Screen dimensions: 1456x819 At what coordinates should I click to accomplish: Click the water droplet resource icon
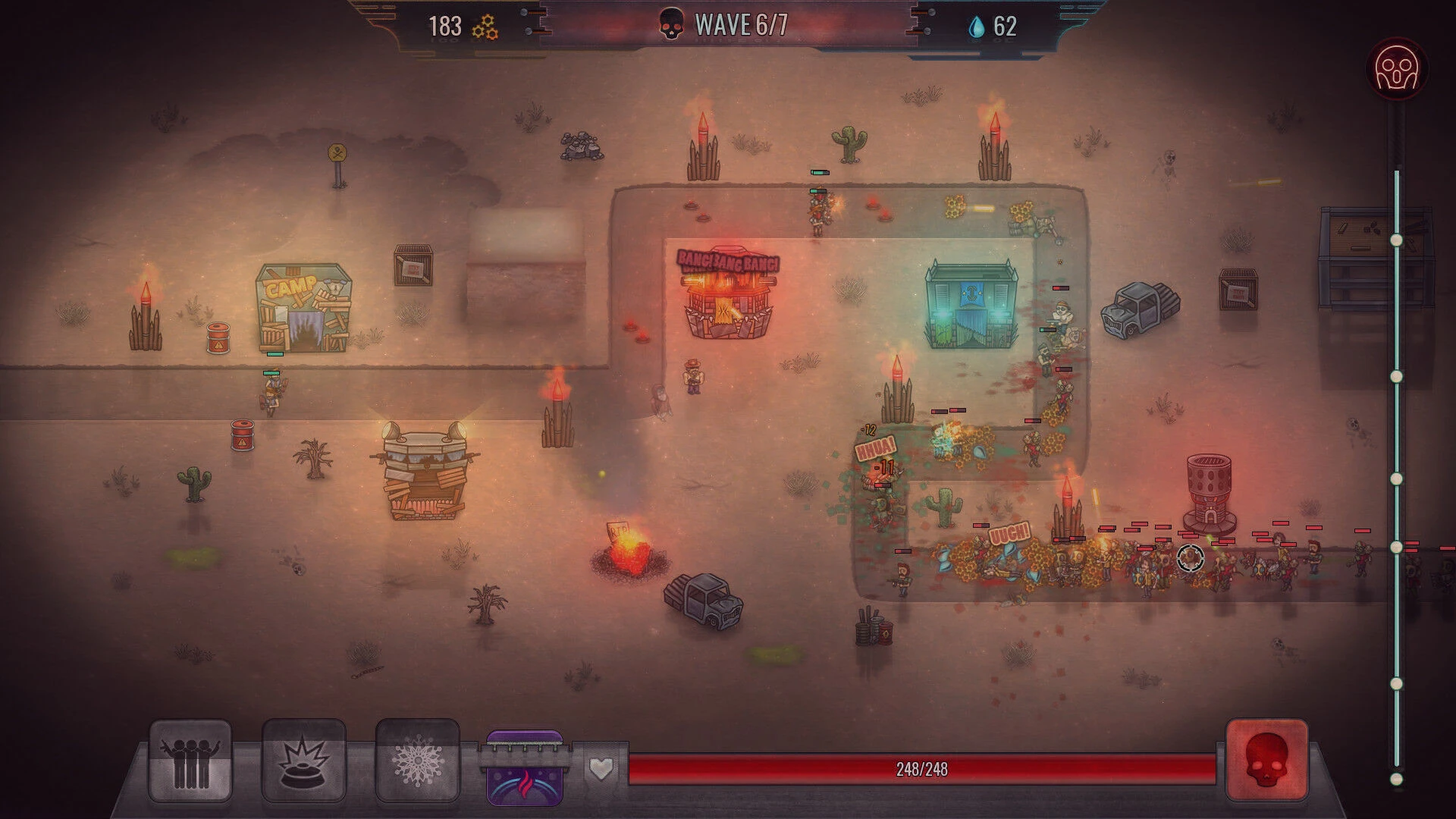coord(978,25)
